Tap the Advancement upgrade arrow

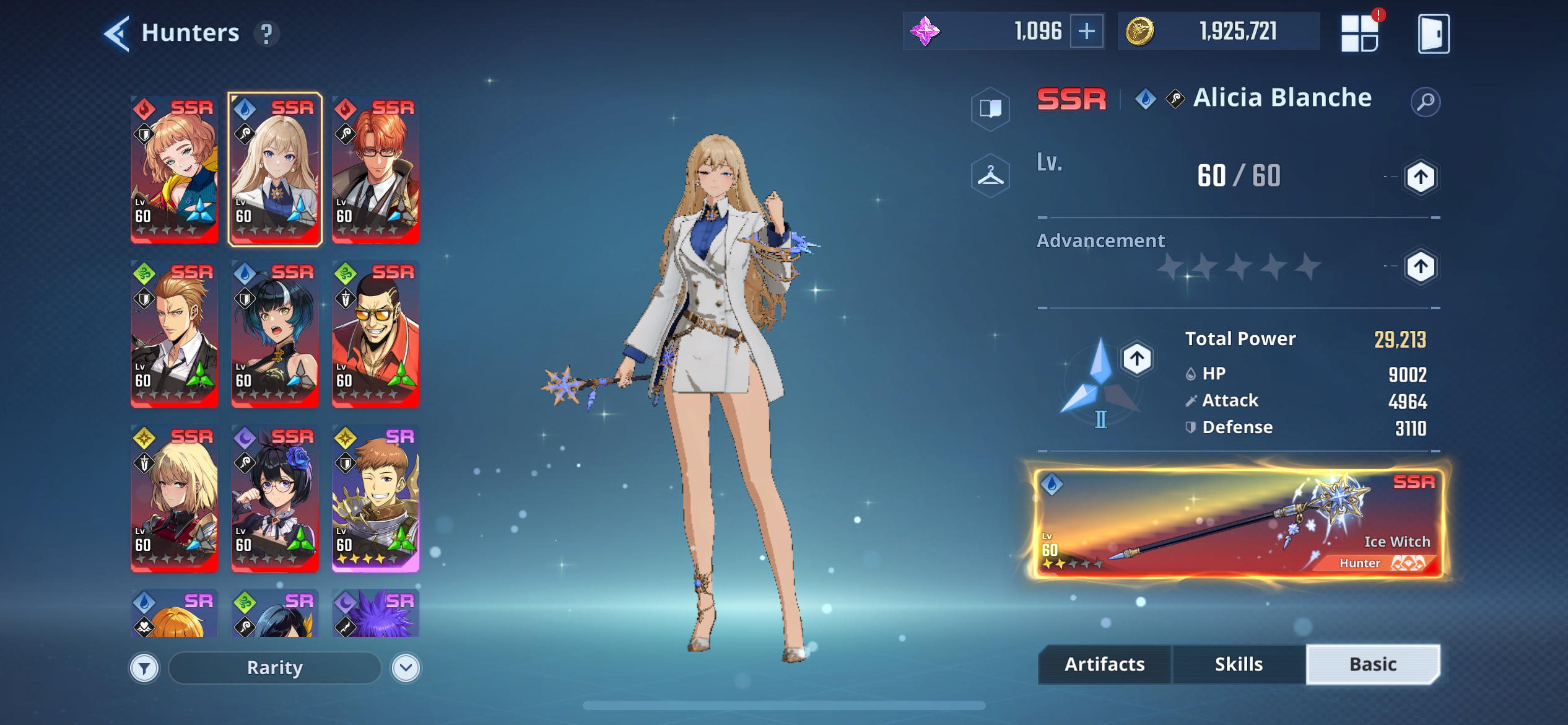click(x=1422, y=266)
